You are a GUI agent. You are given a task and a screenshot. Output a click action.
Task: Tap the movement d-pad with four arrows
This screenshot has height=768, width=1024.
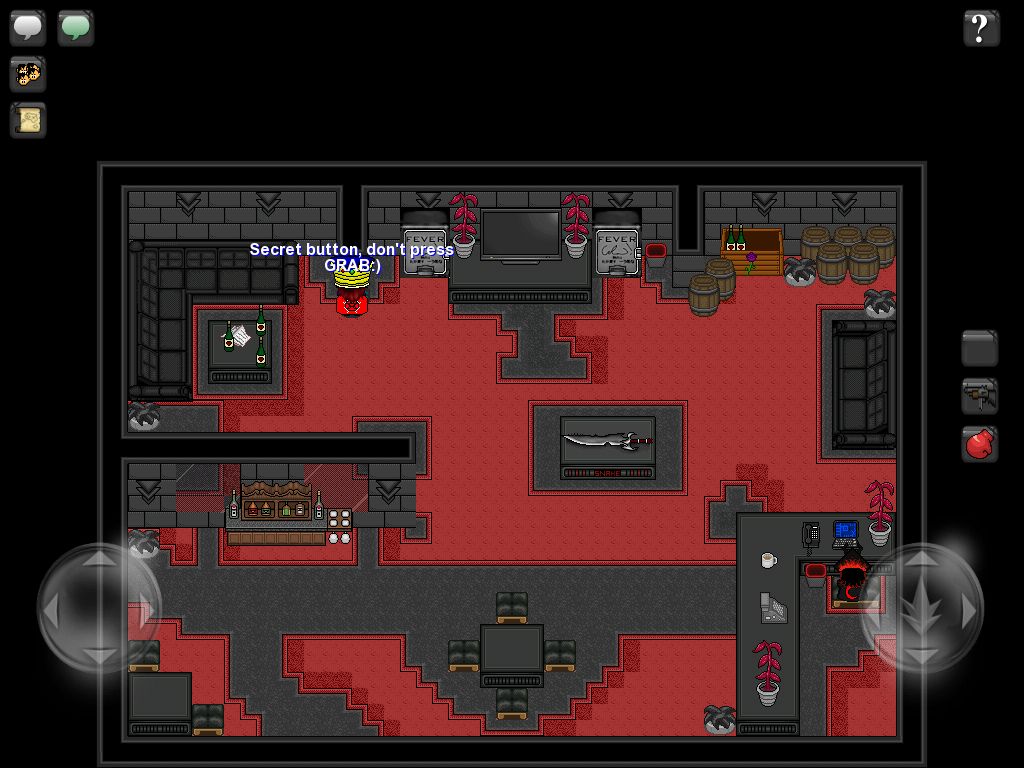(99, 607)
